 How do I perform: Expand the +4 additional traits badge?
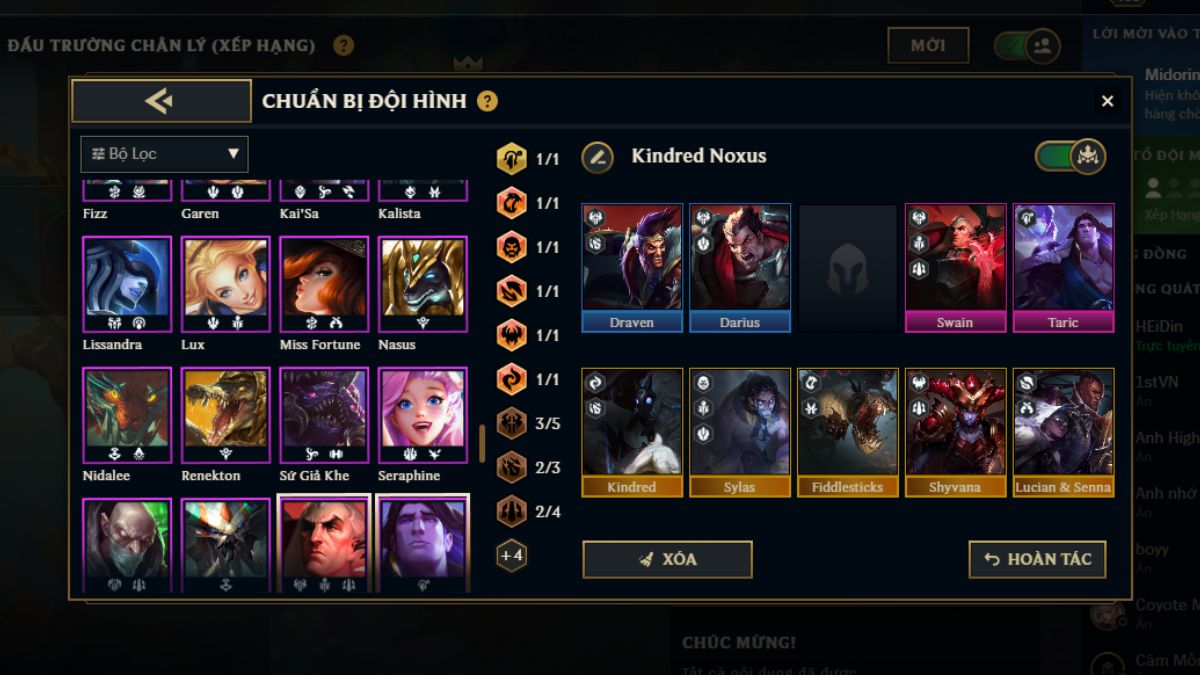(x=512, y=555)
